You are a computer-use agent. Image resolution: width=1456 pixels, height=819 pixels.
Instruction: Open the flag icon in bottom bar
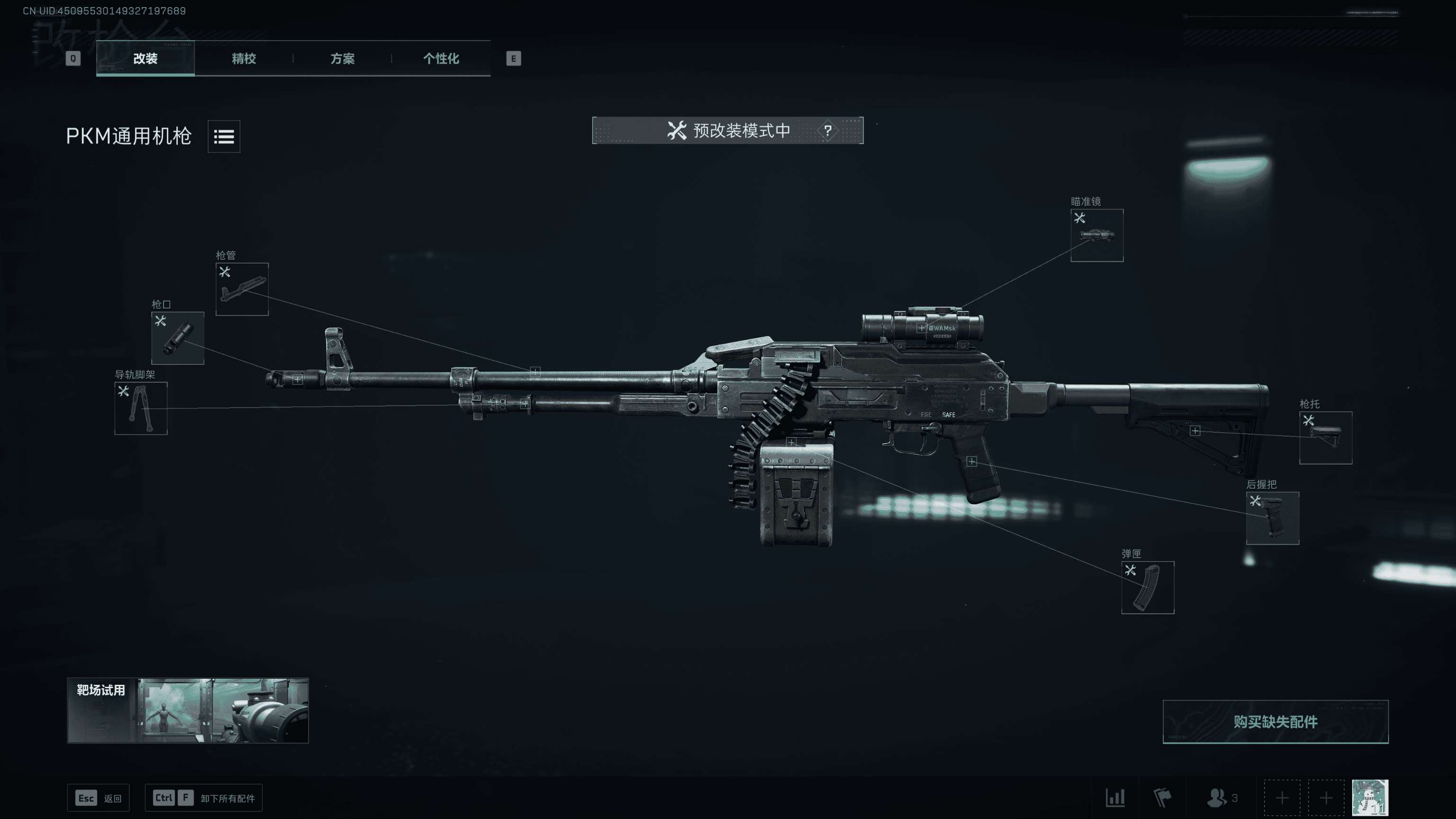point(1162,798)
